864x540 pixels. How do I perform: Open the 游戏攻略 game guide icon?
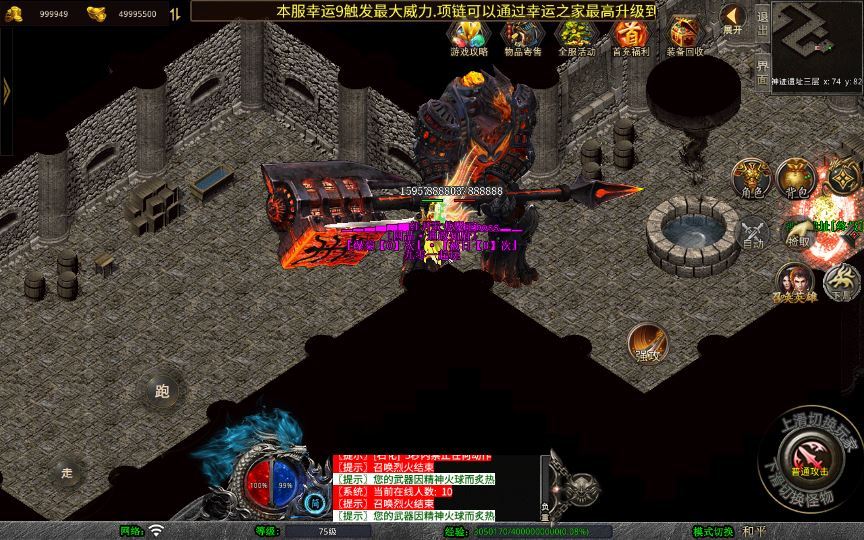point(468,38)
